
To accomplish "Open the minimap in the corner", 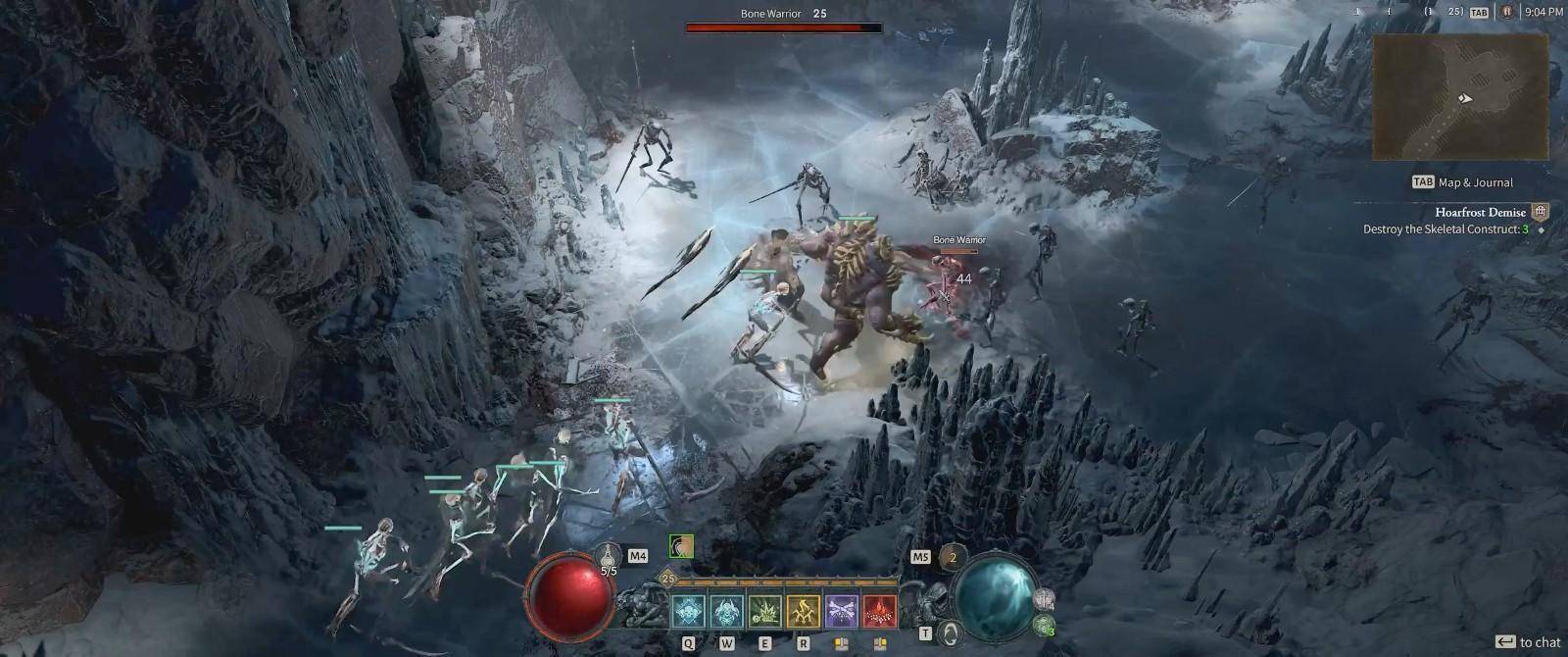I will [x=1459, y=96].
